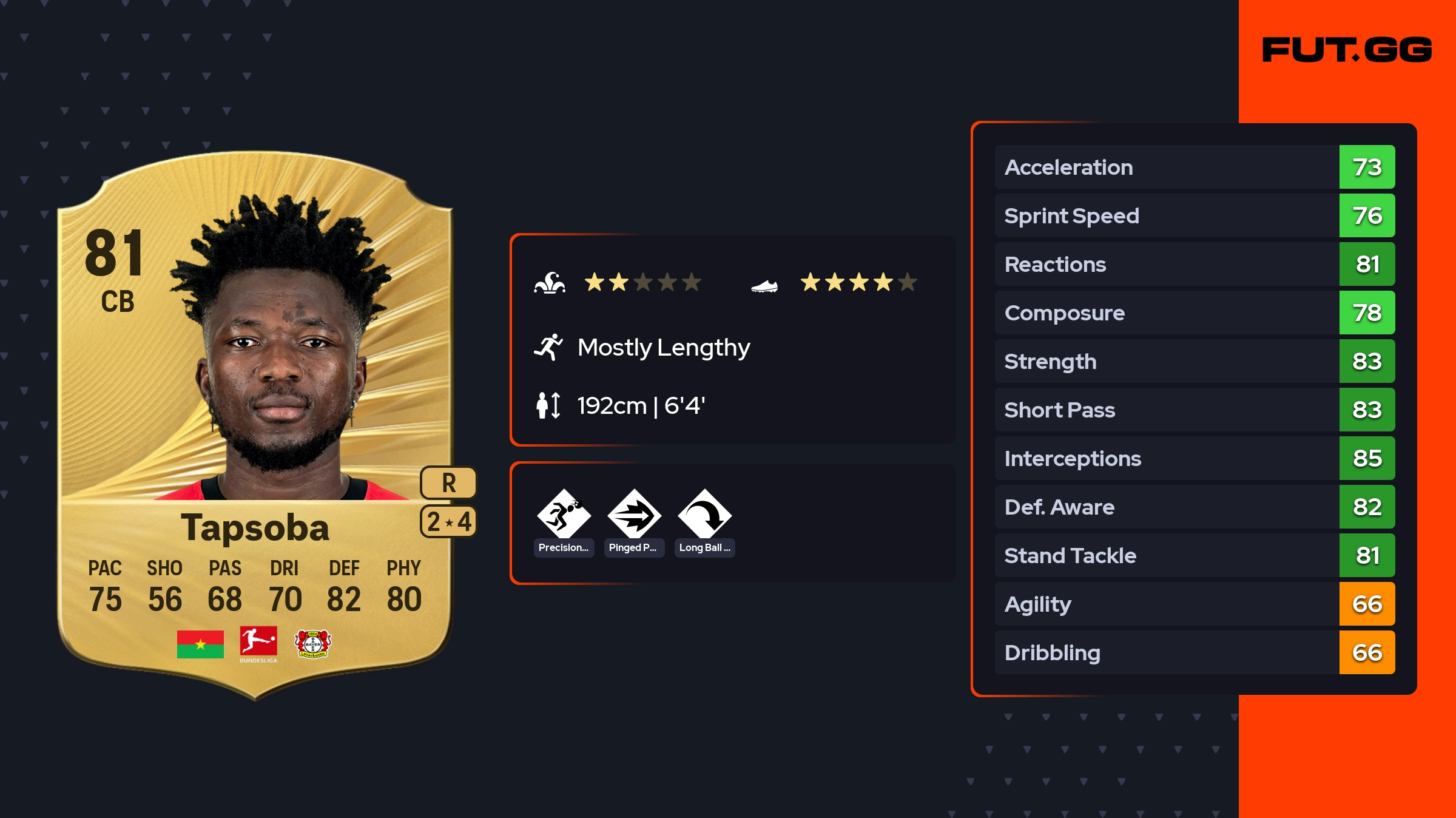Screen dimensions: 1456x818
Task: Open the FUT.GG logo link
Action: coord(1347,50)
